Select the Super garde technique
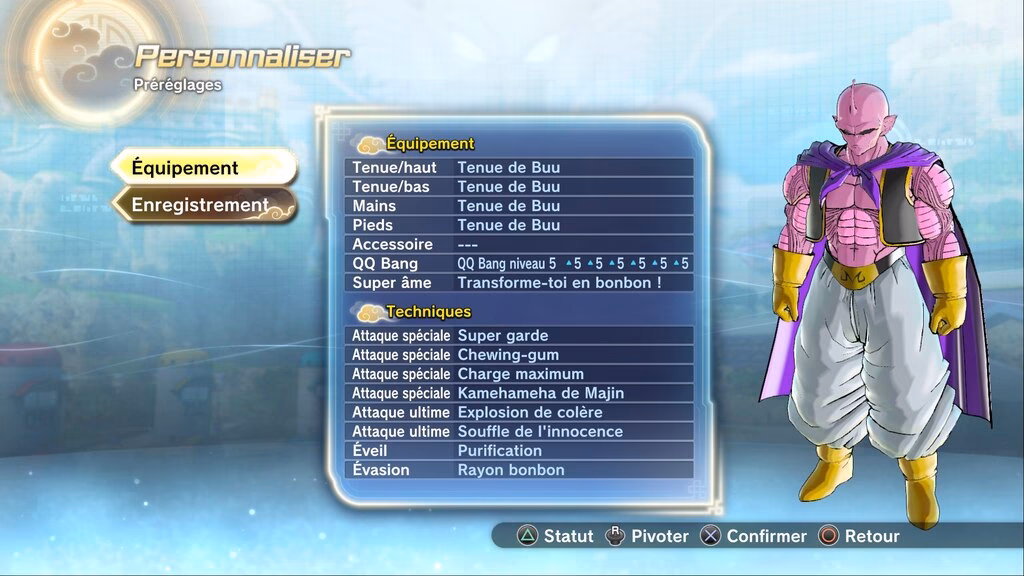1024x576 pixels. (x=519, y=336)
